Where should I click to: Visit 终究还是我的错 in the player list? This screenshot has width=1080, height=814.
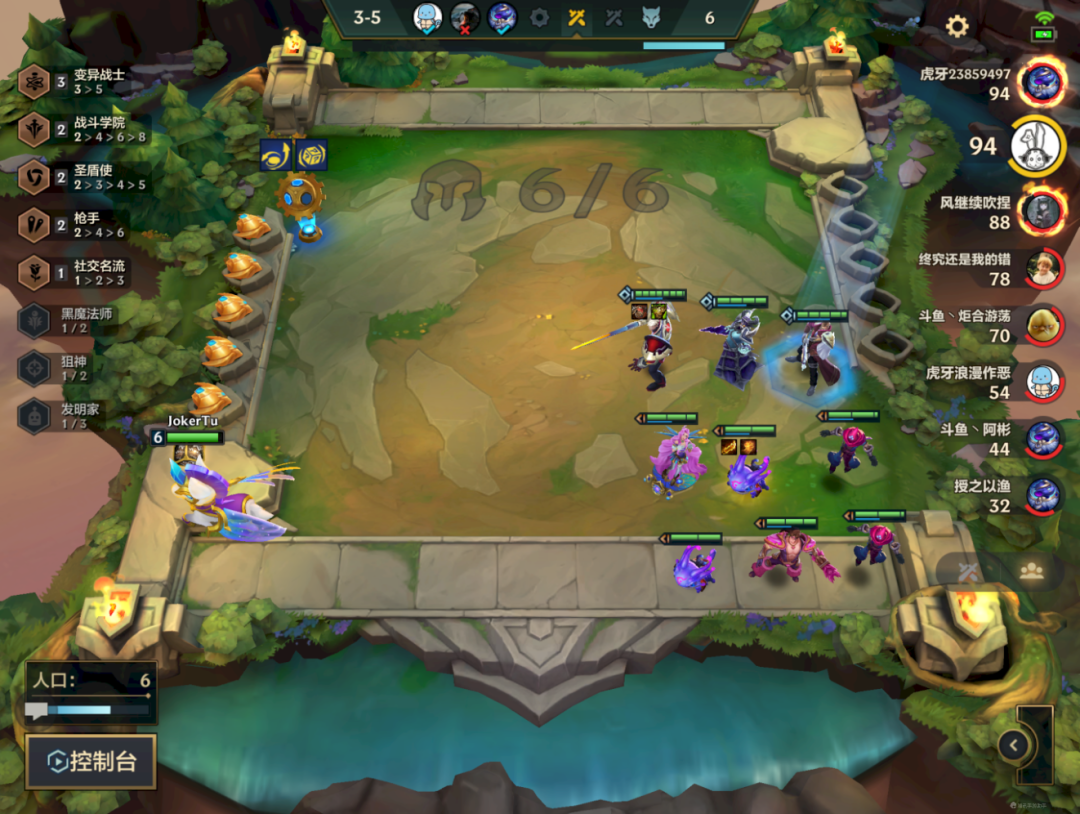coord(1042,268)
